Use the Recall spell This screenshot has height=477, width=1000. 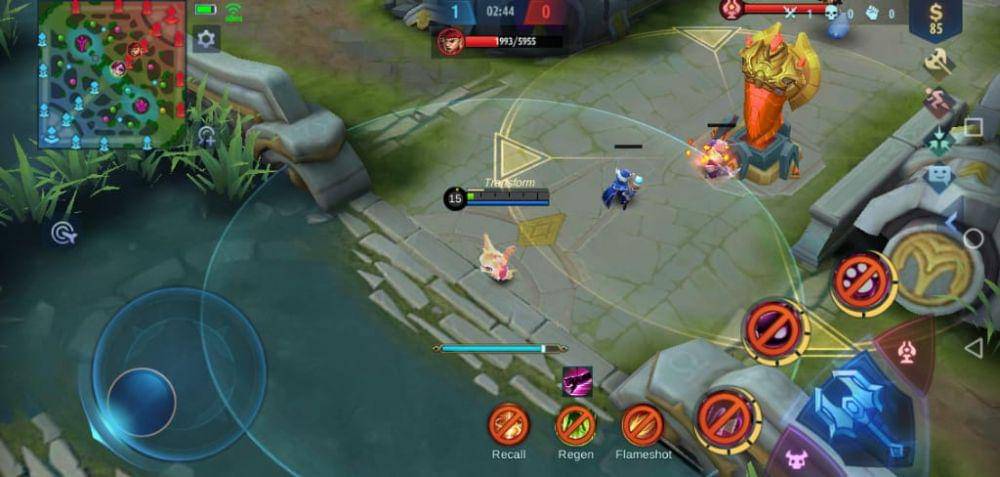508,426
